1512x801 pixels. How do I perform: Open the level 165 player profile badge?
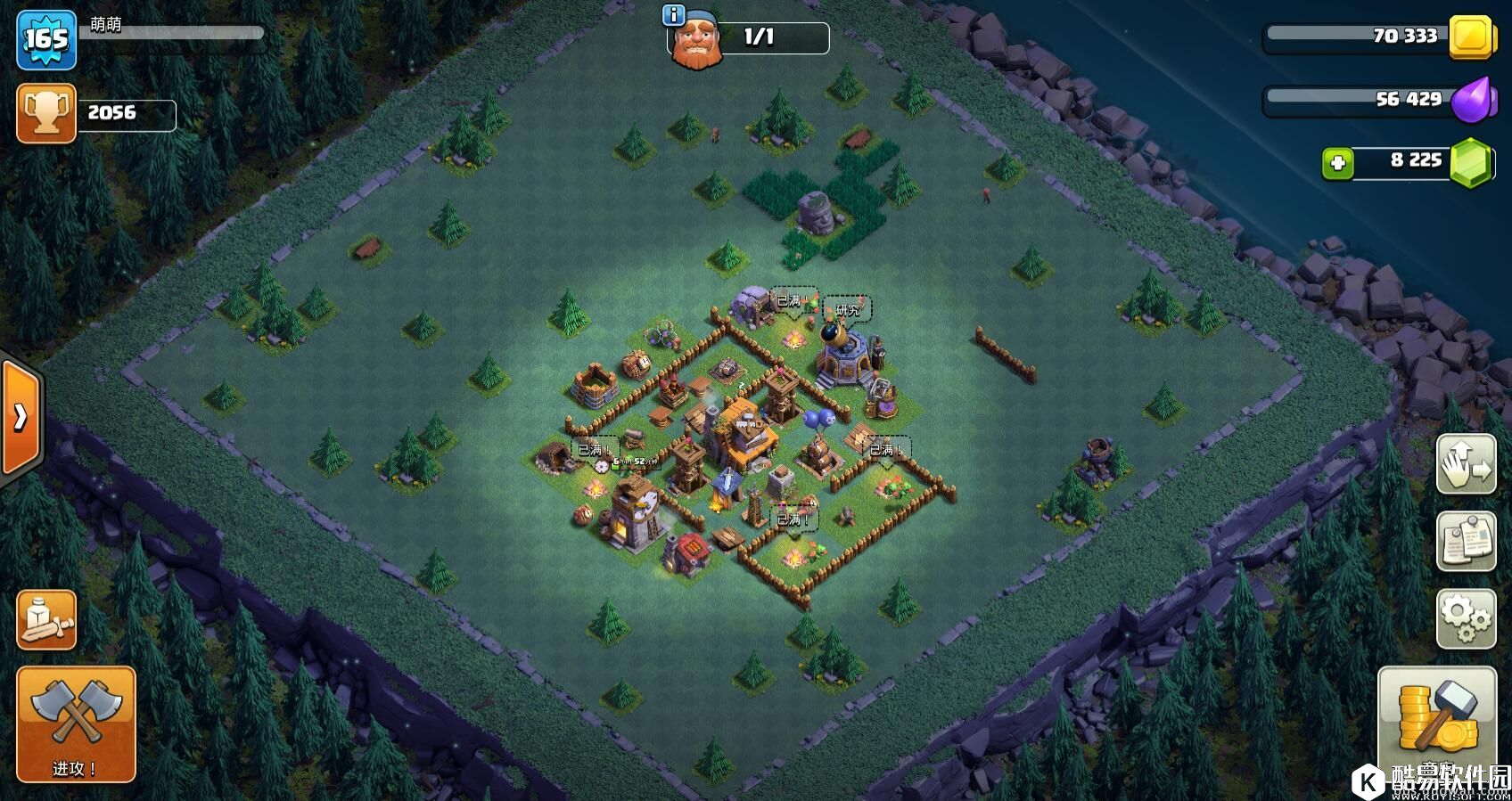pyautogui.click(x=46, y=38)
